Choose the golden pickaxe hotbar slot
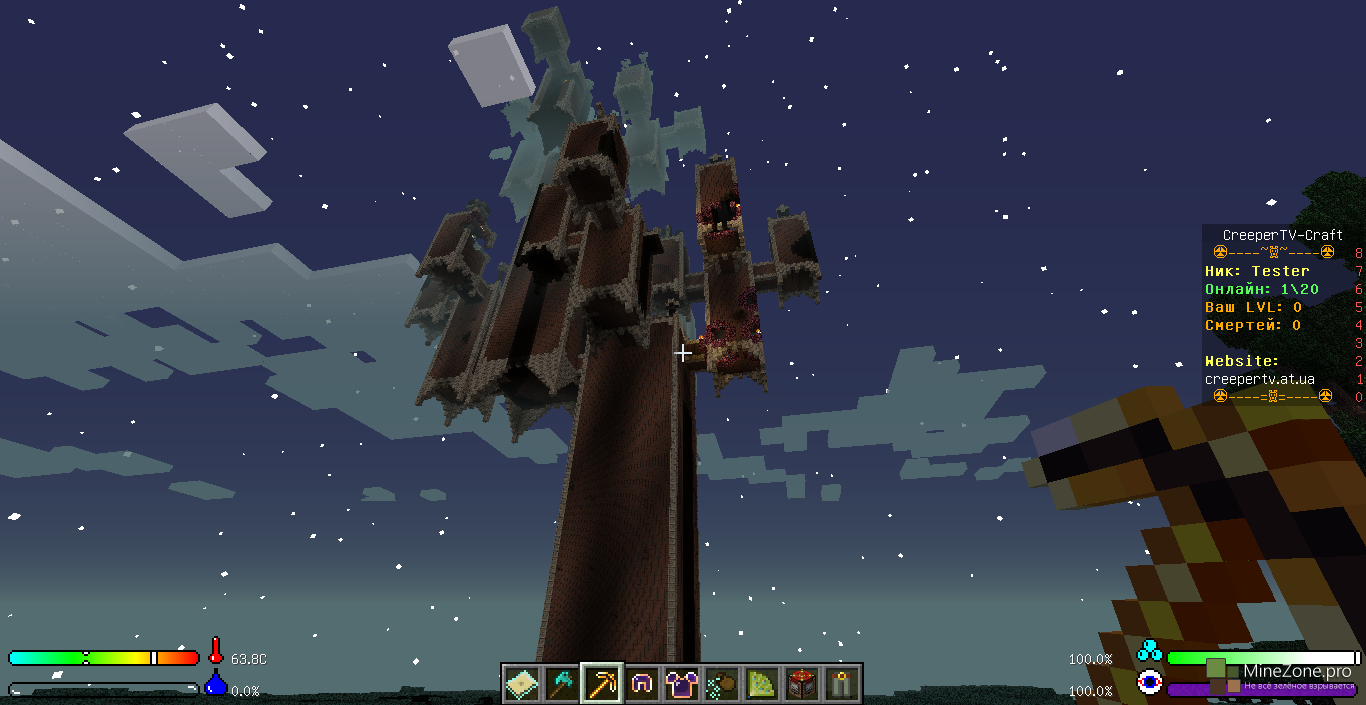1366x705 pixels. pyautogui.click(x=602, y=684)
